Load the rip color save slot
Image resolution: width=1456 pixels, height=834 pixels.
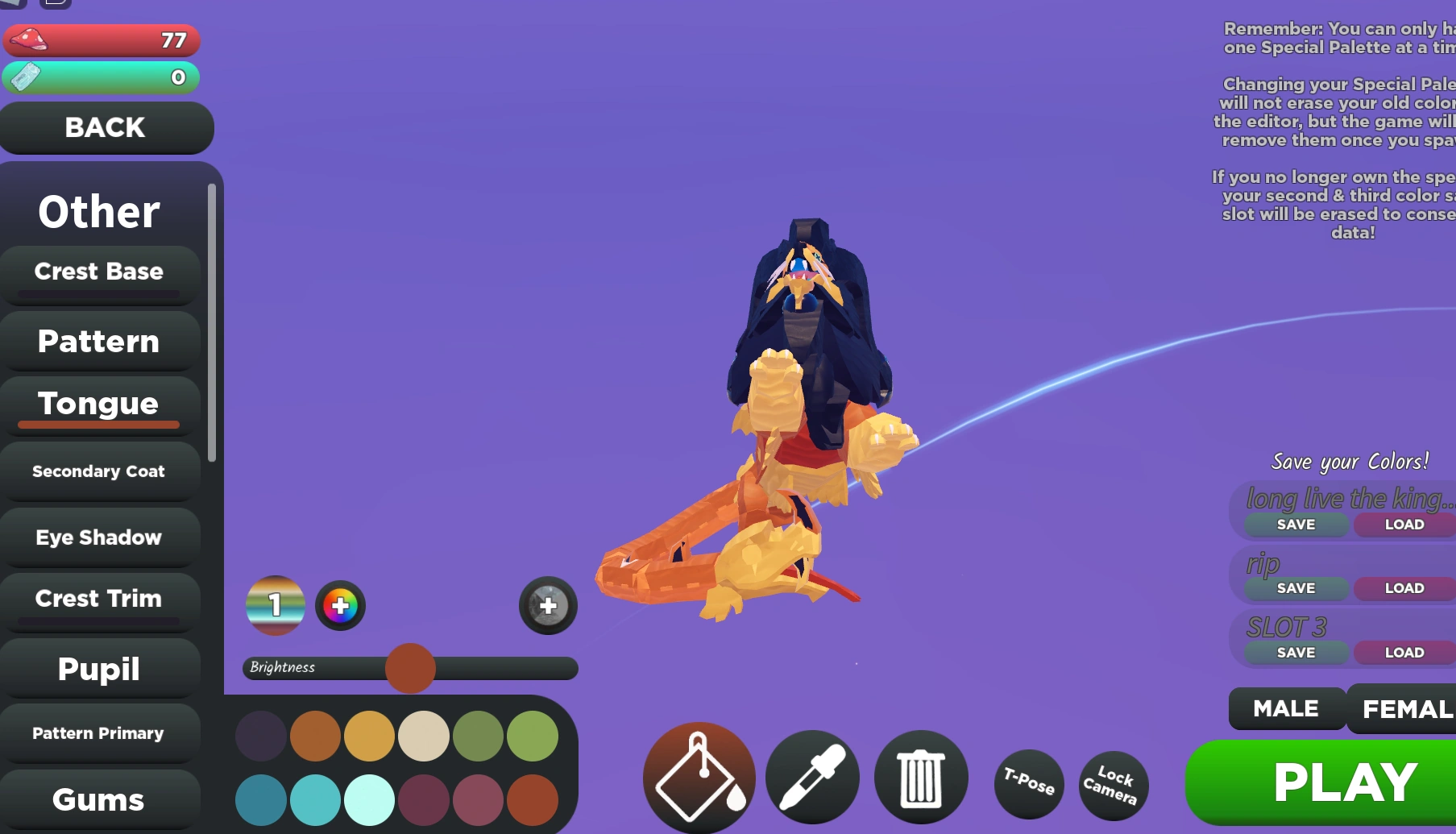pos(1404,587)
